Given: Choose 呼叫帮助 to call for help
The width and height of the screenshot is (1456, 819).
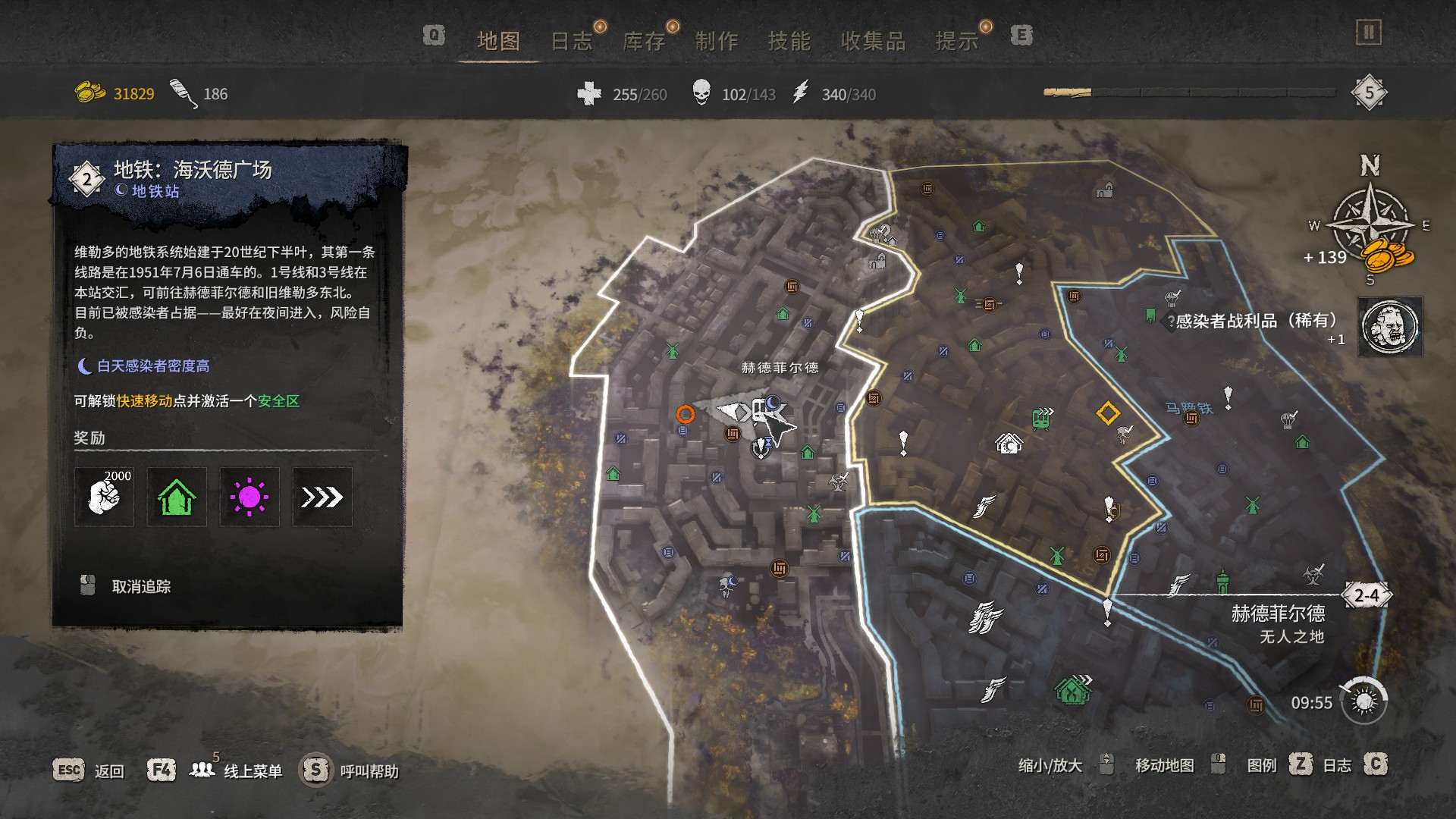Looking at the screenshot, I should (369, 771).
